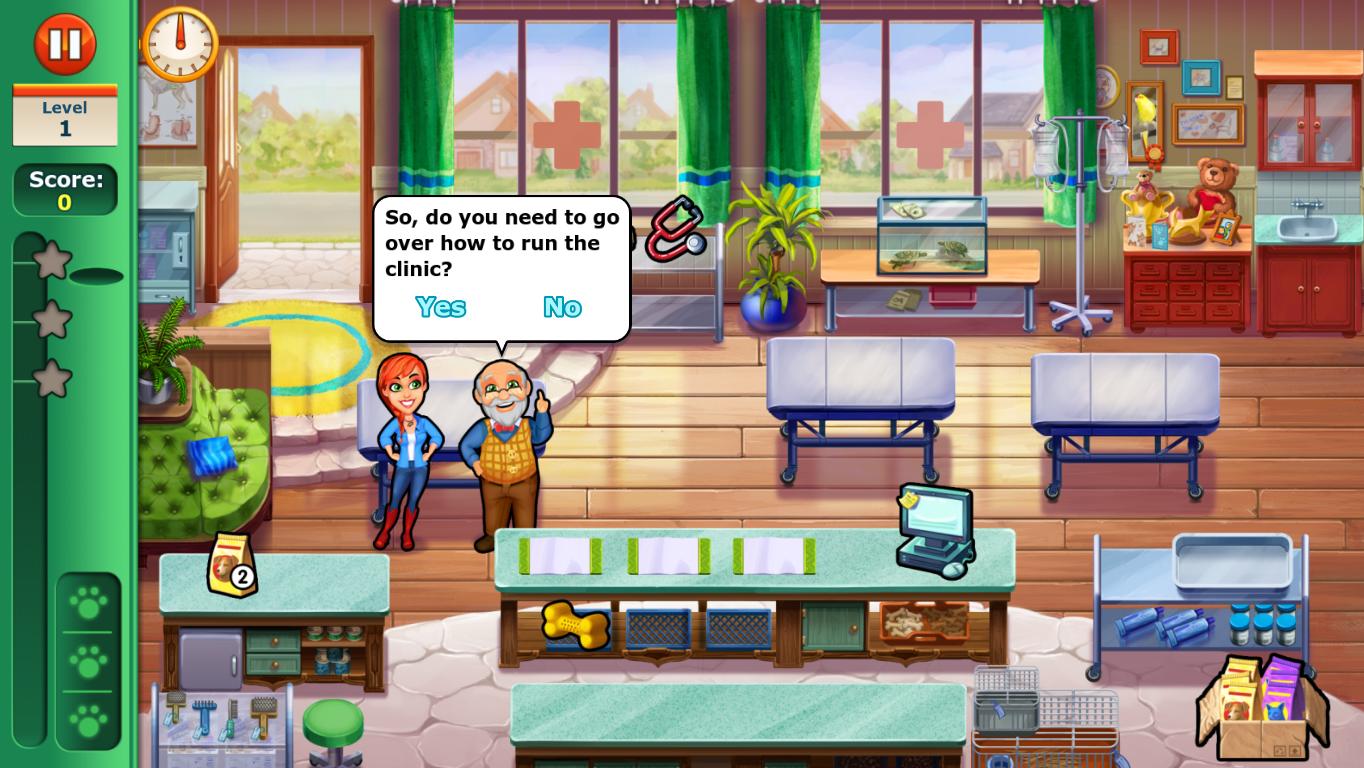Pause the game with the red button
1364x768 pixels.
pyautogui.click(x=65, y=44)
